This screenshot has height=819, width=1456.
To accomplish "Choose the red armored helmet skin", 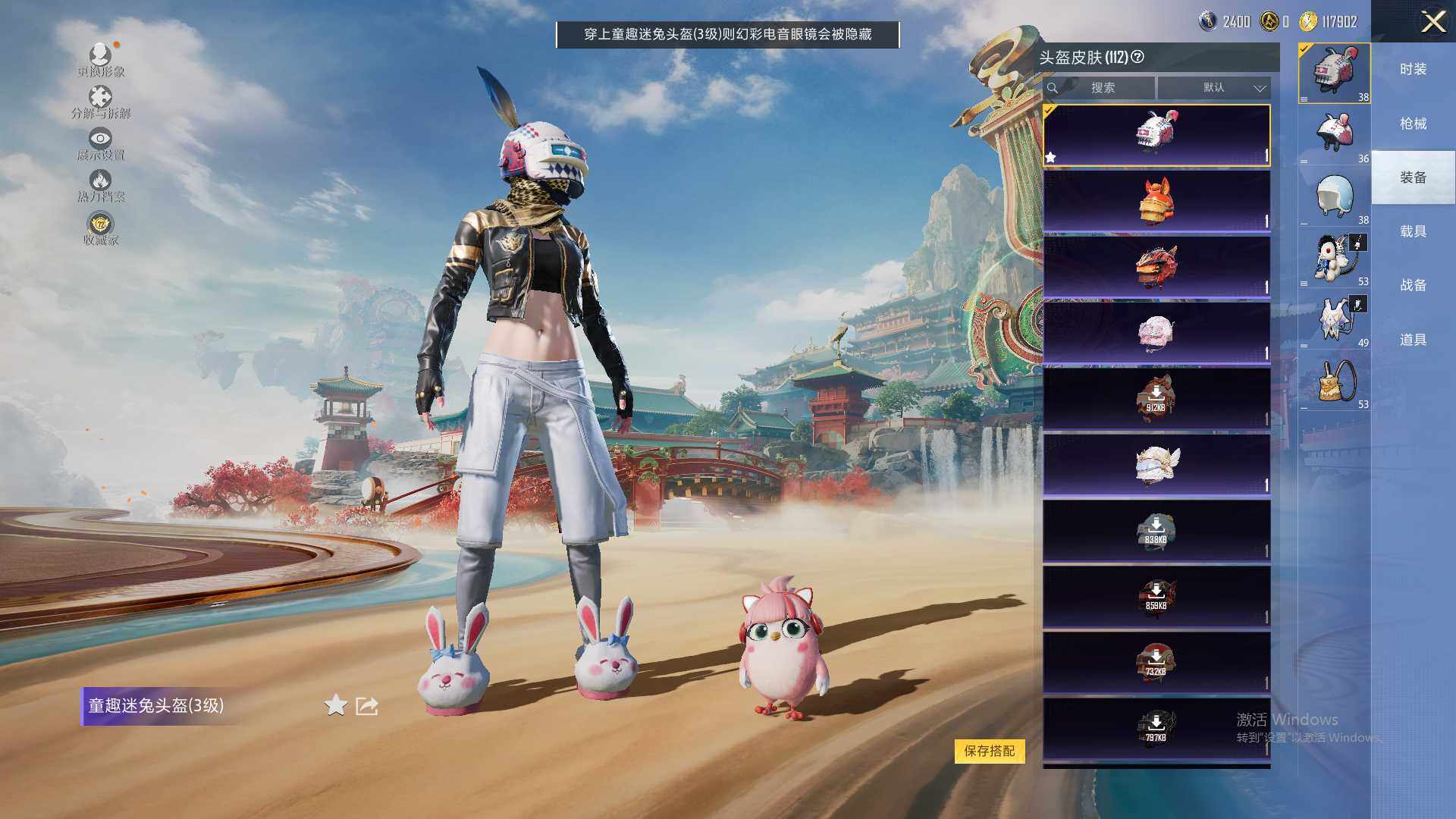I will click(x=1156, y=266).
